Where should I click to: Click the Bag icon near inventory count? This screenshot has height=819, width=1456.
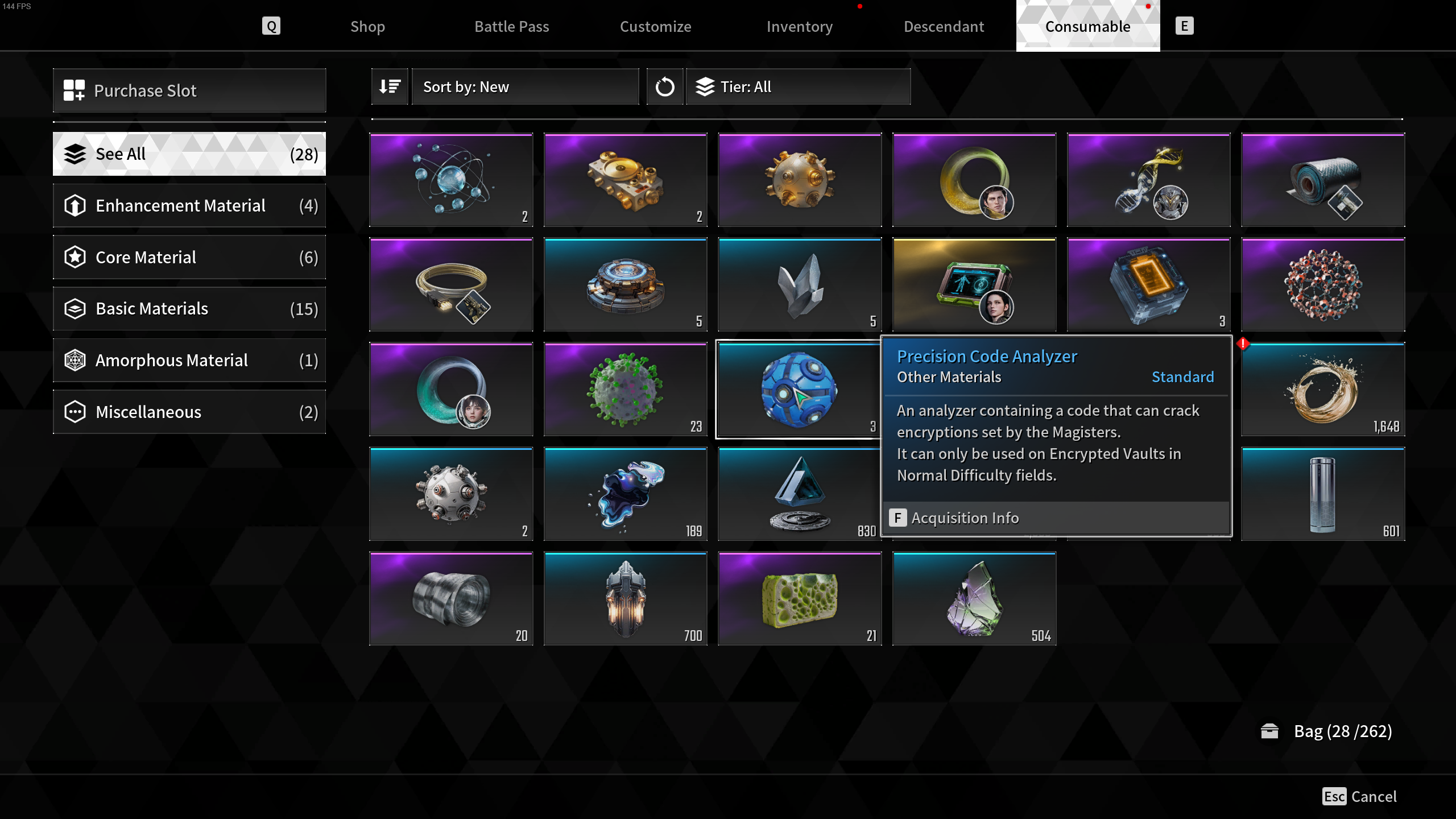pyautogui.click(x=1270, y=731)
